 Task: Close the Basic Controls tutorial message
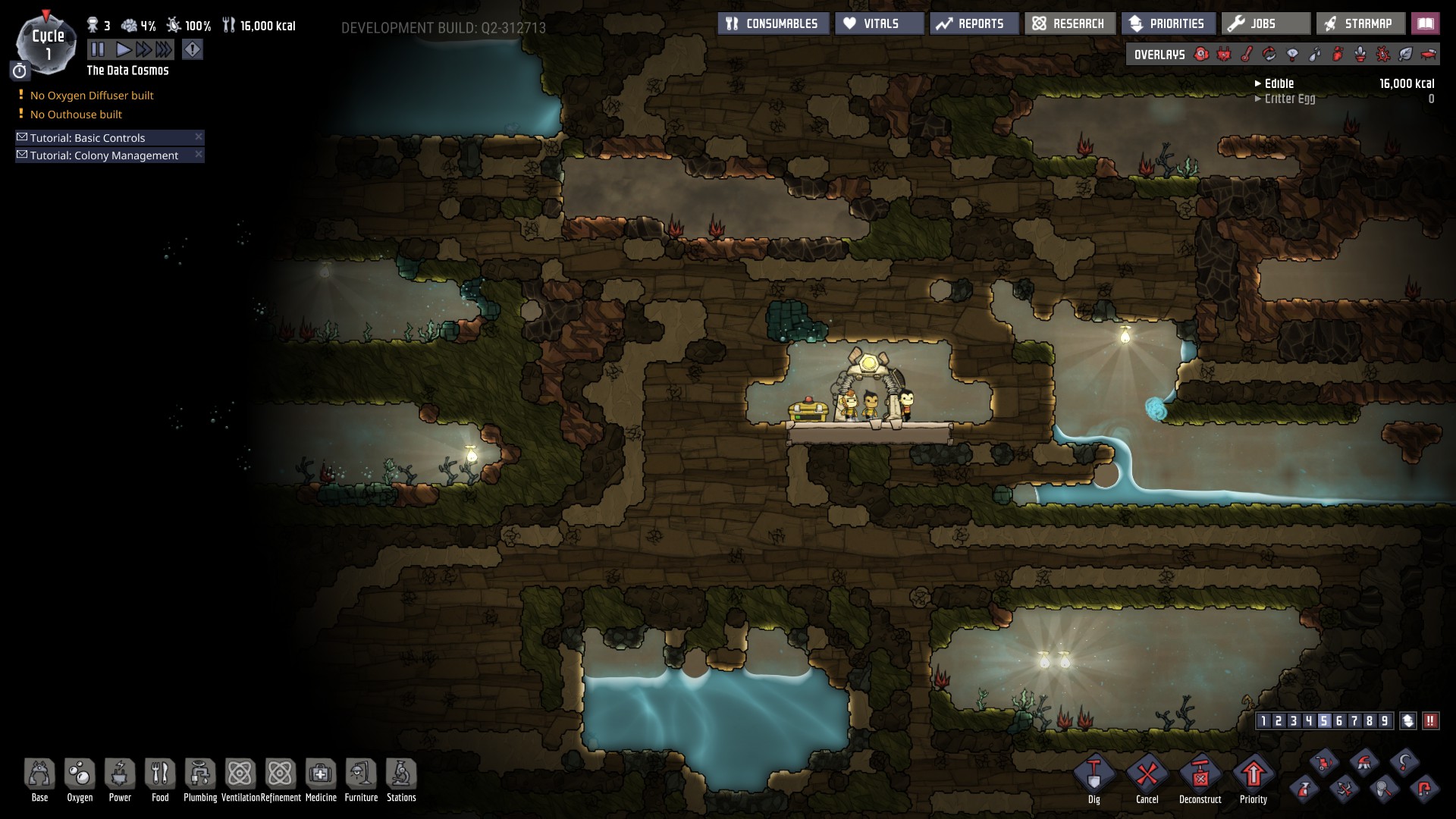click(199, 136)
